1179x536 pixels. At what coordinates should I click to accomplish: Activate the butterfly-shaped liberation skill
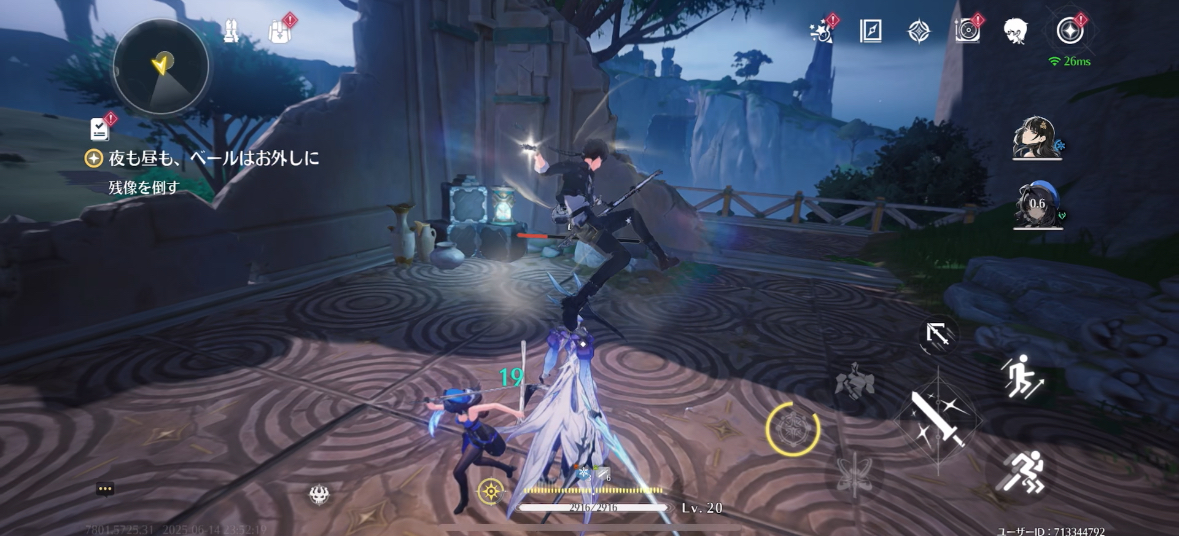[856, 471]
